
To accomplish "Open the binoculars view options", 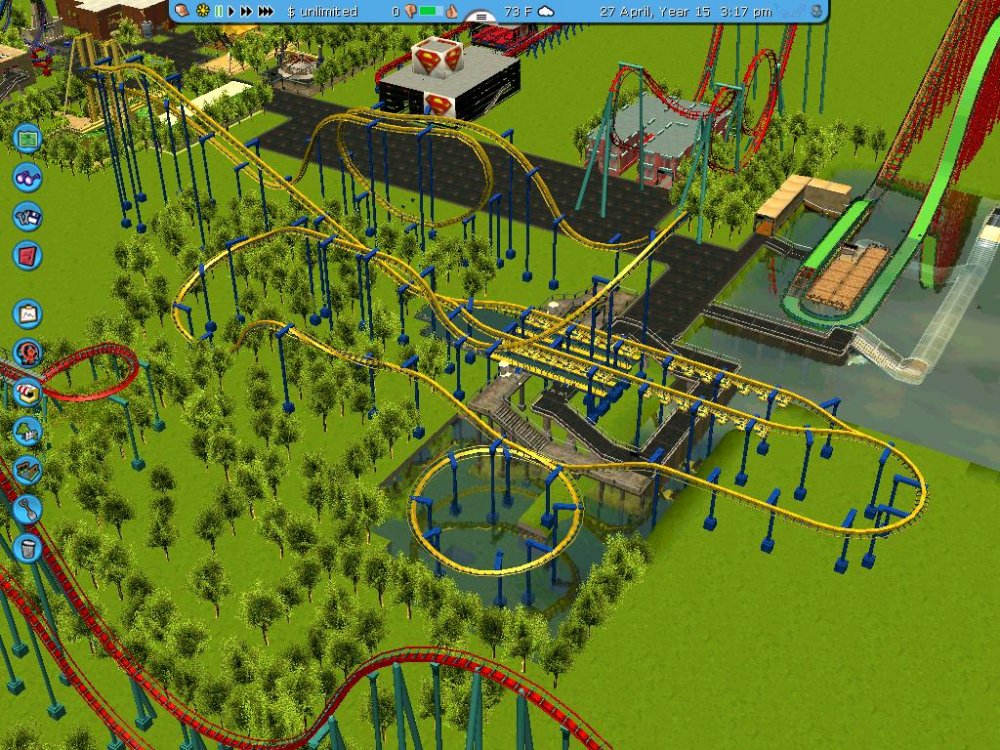I will [x=27, y=177].
